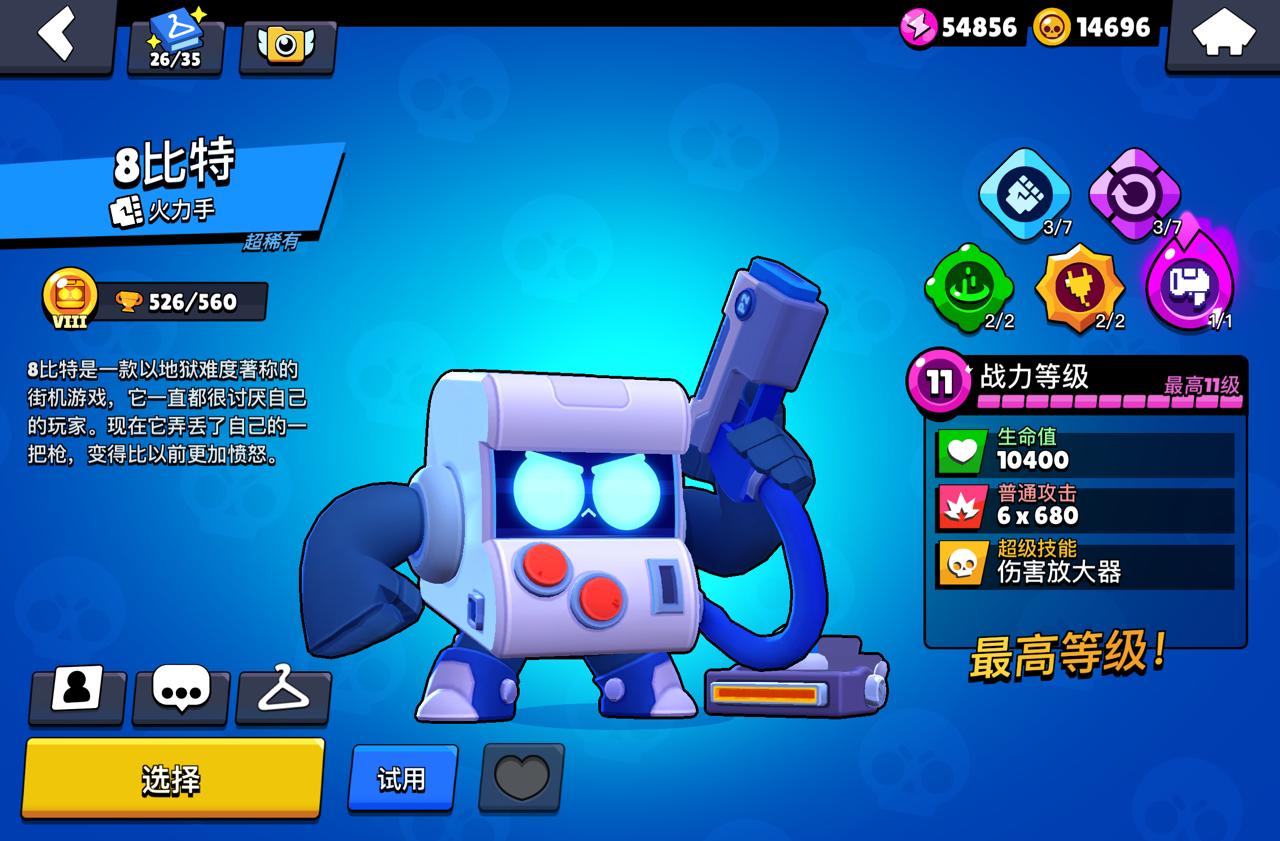The image size is (1280, 841).
Task: Try the brawler with 试用
Action: point(402,778)
